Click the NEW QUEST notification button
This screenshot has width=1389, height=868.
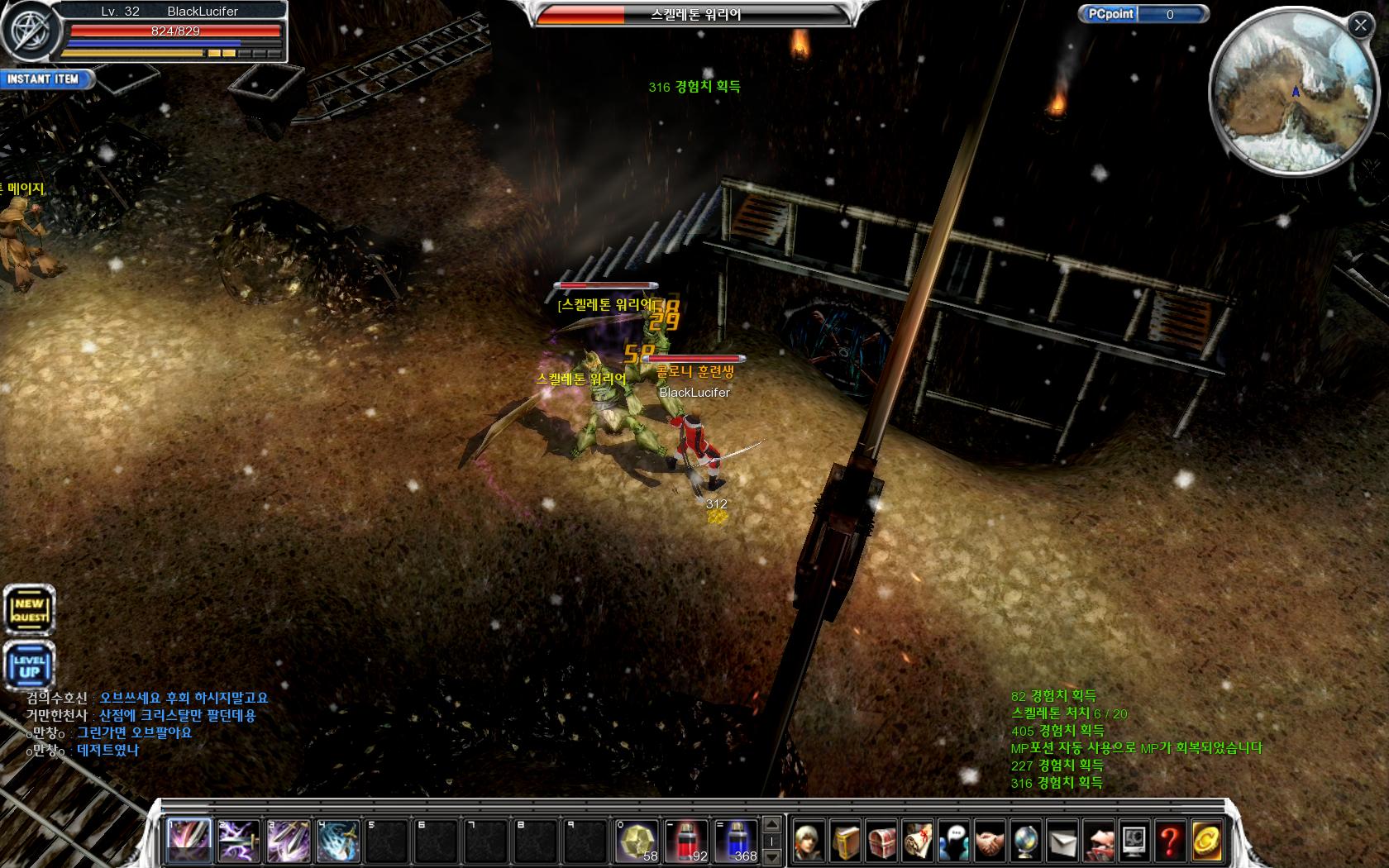29,611
